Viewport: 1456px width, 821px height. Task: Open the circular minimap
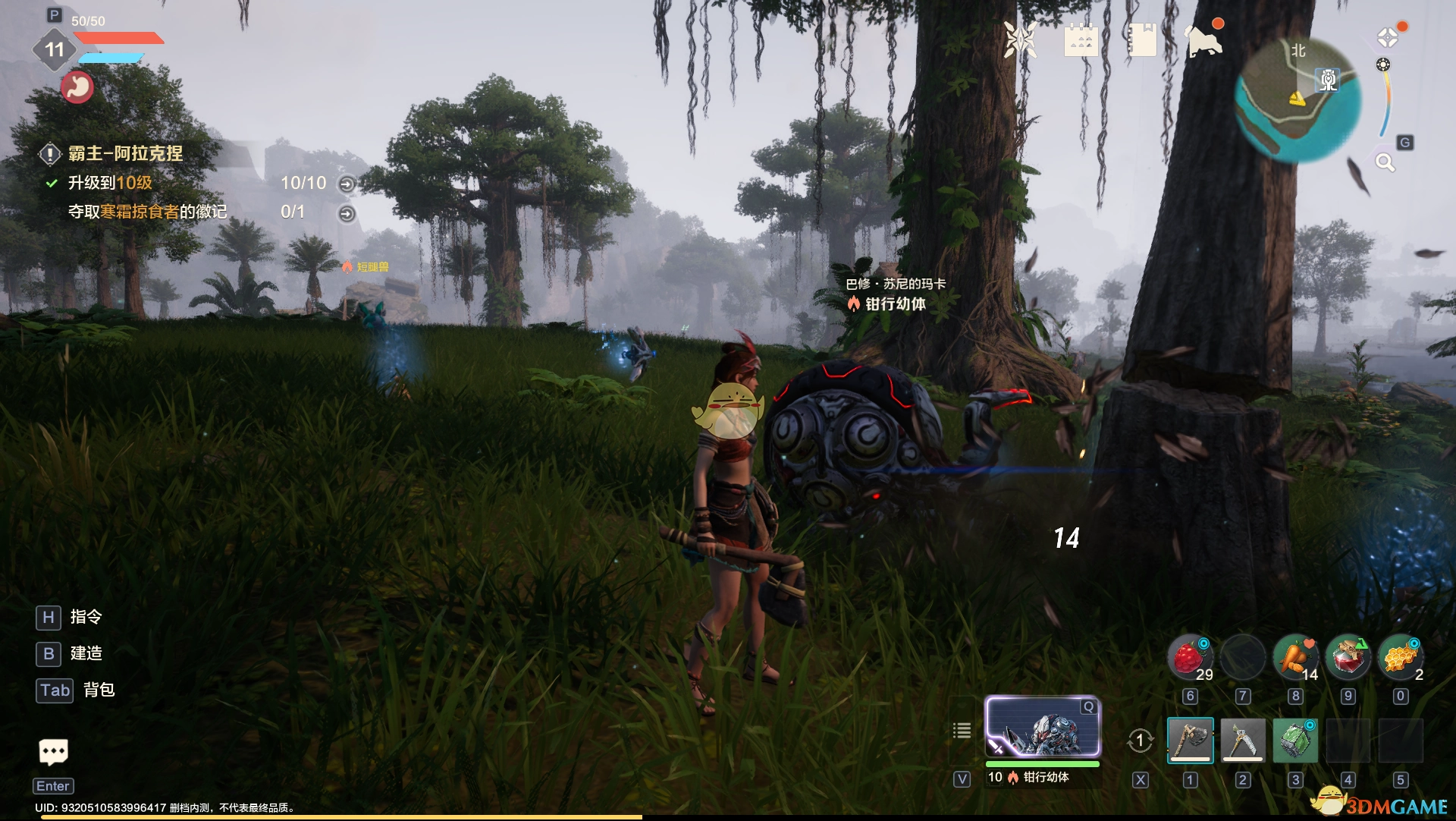[x=1298, y=100]
